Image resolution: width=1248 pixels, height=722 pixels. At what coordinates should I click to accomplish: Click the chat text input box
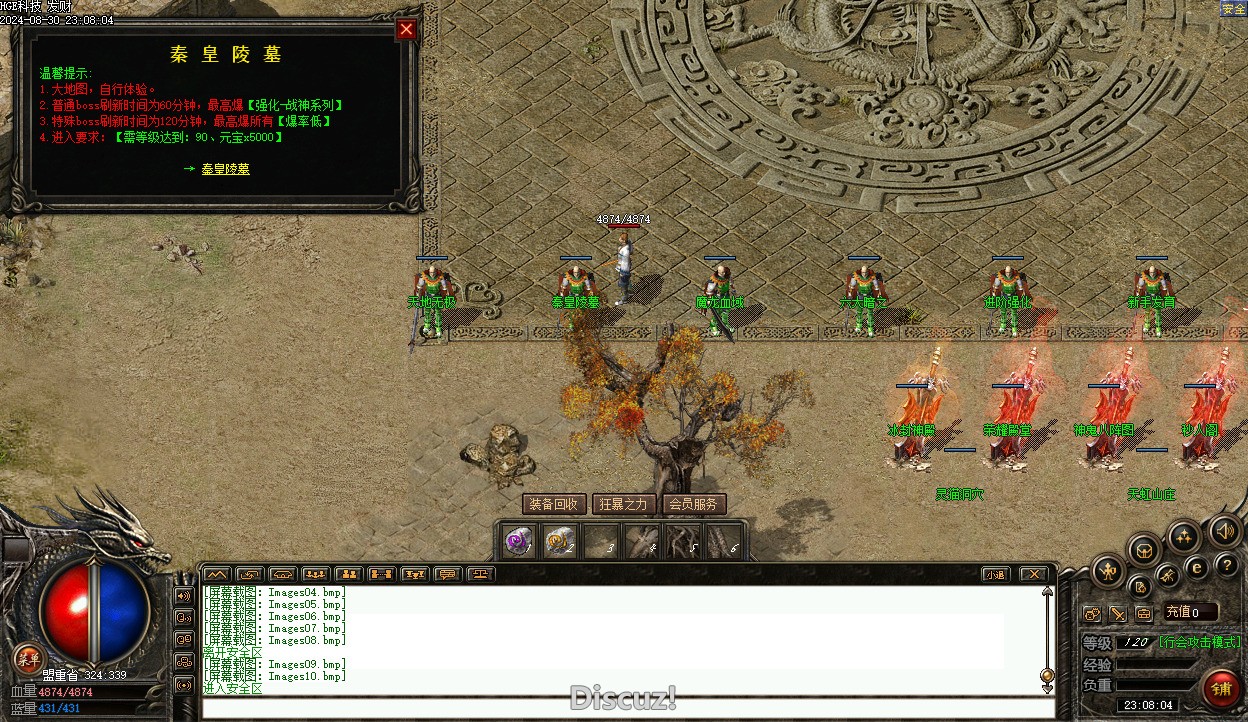coord(626,708)
